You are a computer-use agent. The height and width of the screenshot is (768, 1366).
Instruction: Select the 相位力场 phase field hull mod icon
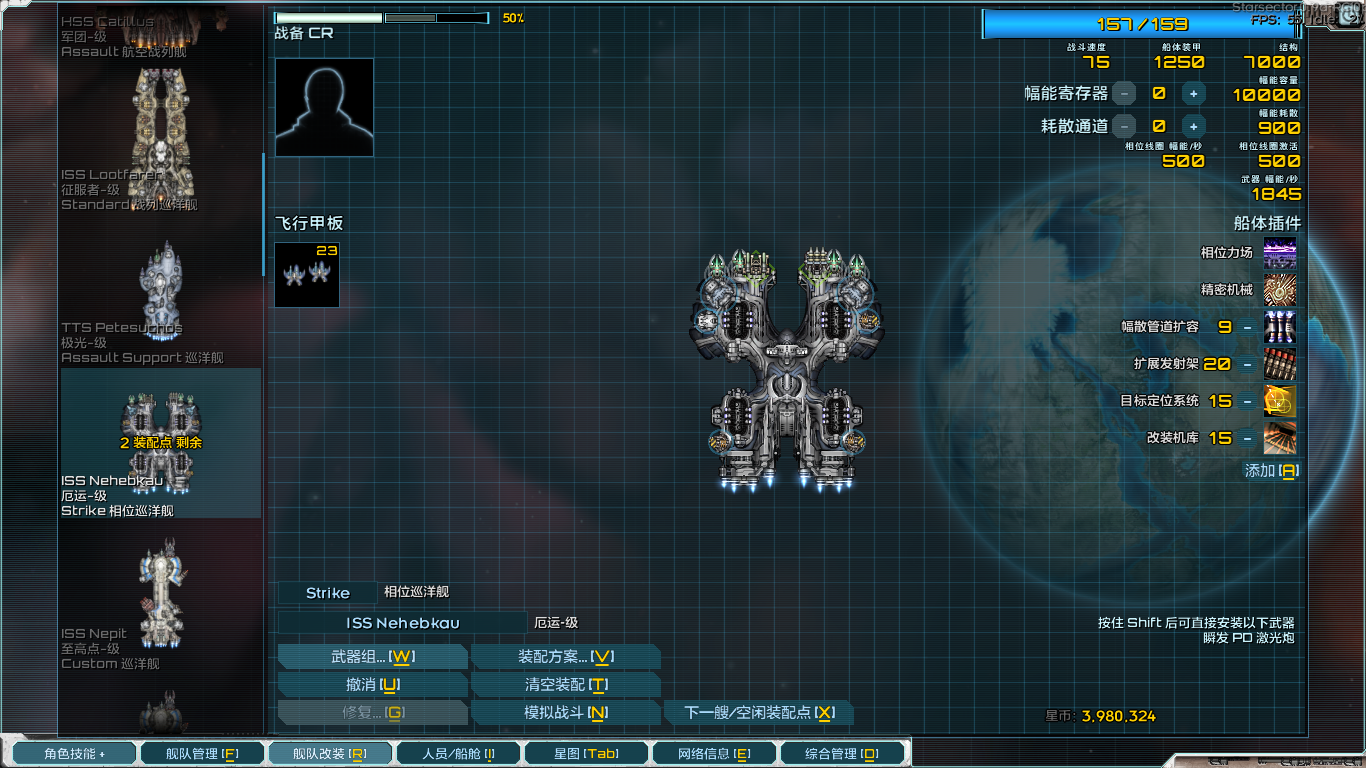point(1279,253)
